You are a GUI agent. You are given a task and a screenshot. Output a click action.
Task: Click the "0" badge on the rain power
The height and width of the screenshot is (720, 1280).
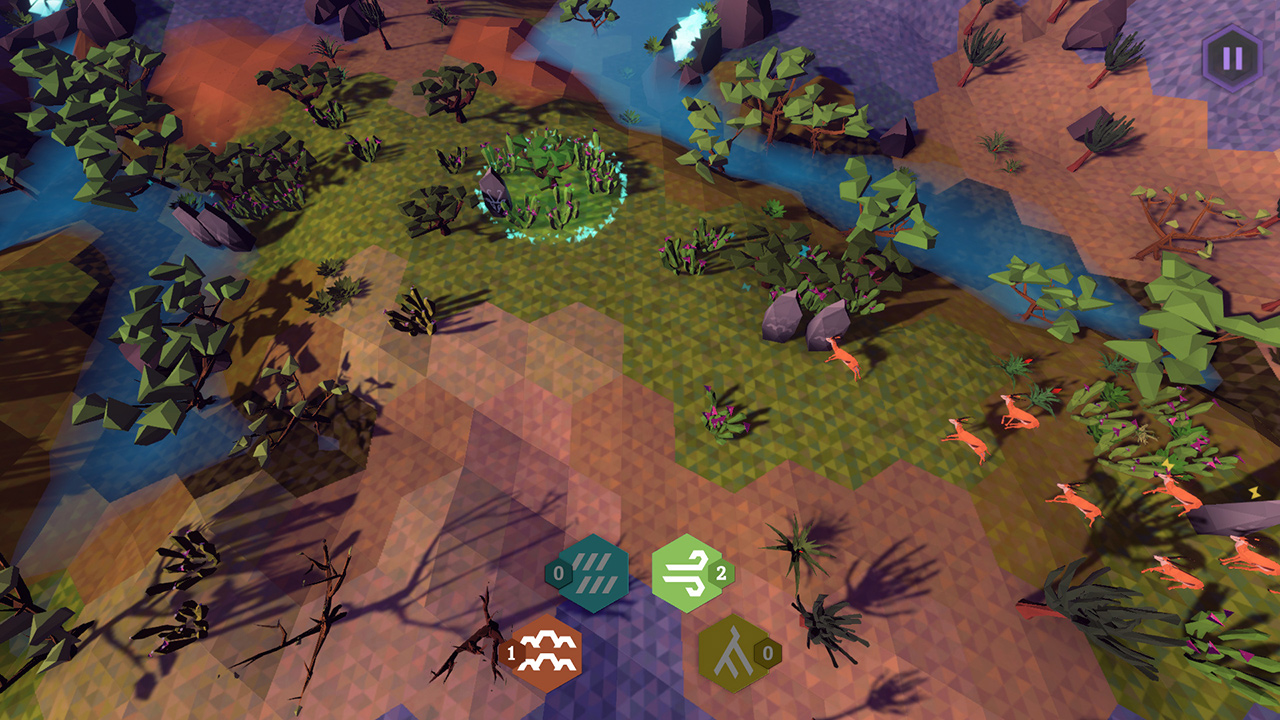558,573
